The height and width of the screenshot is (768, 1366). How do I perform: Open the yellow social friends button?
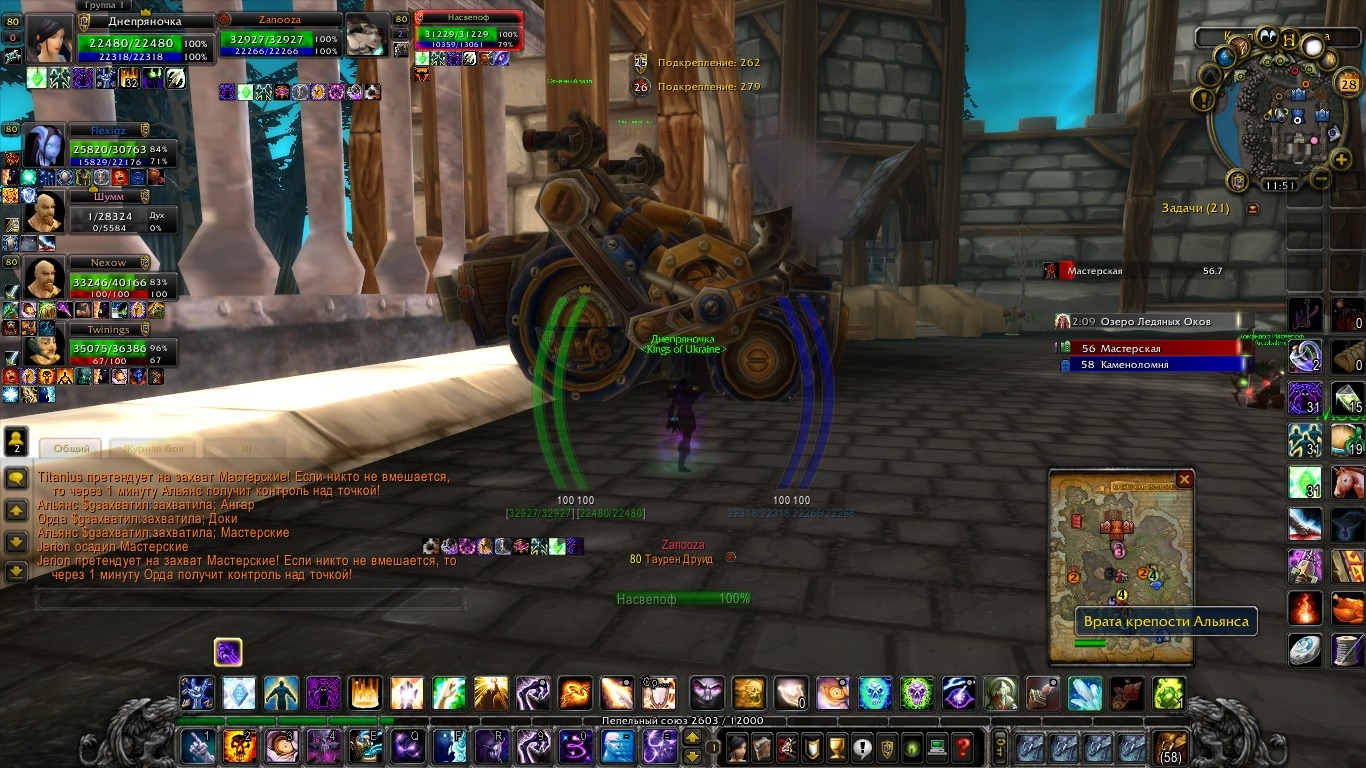tap(16, 440)
